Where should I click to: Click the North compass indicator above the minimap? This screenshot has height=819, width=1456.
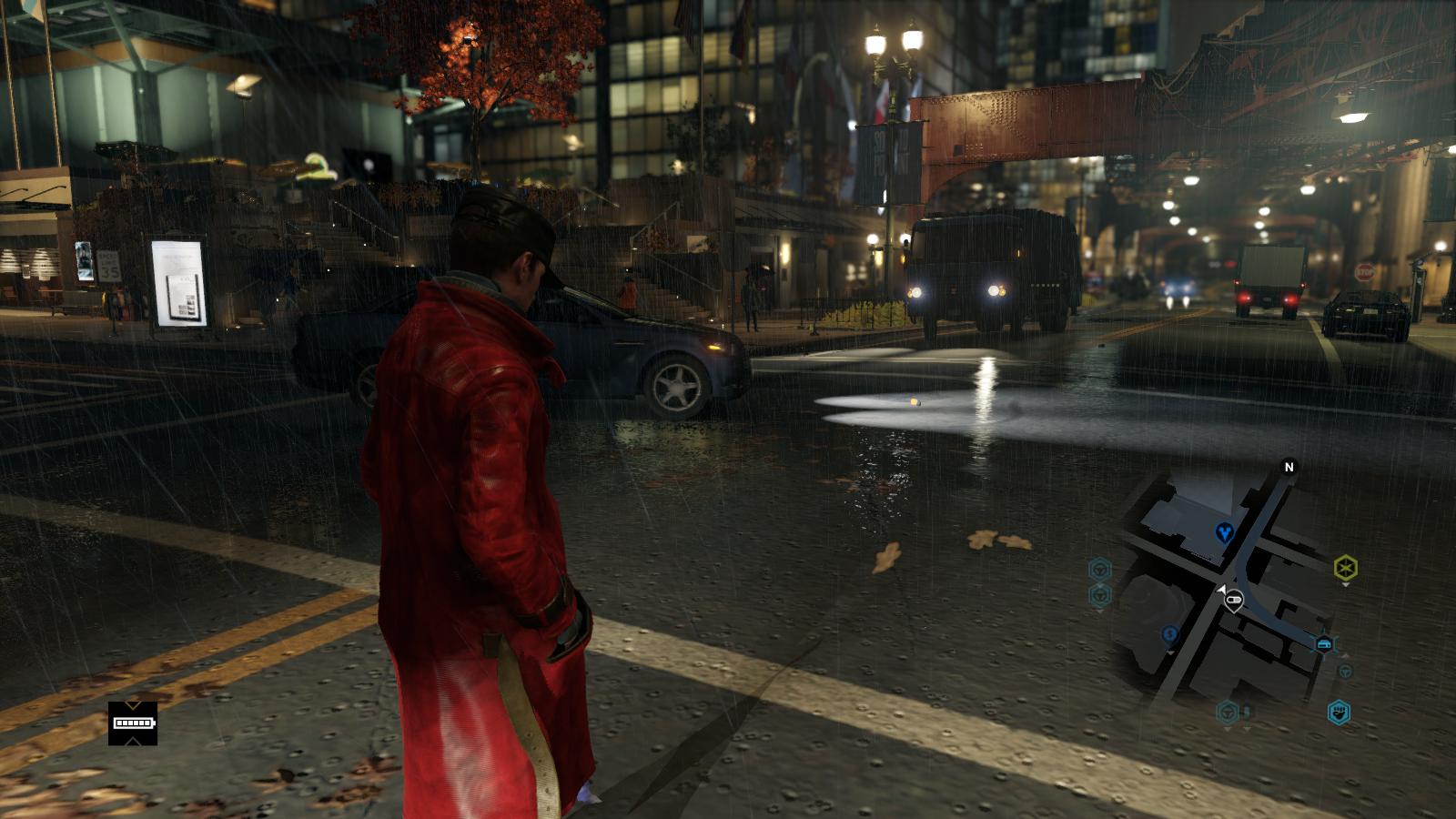pos(1289,467)
